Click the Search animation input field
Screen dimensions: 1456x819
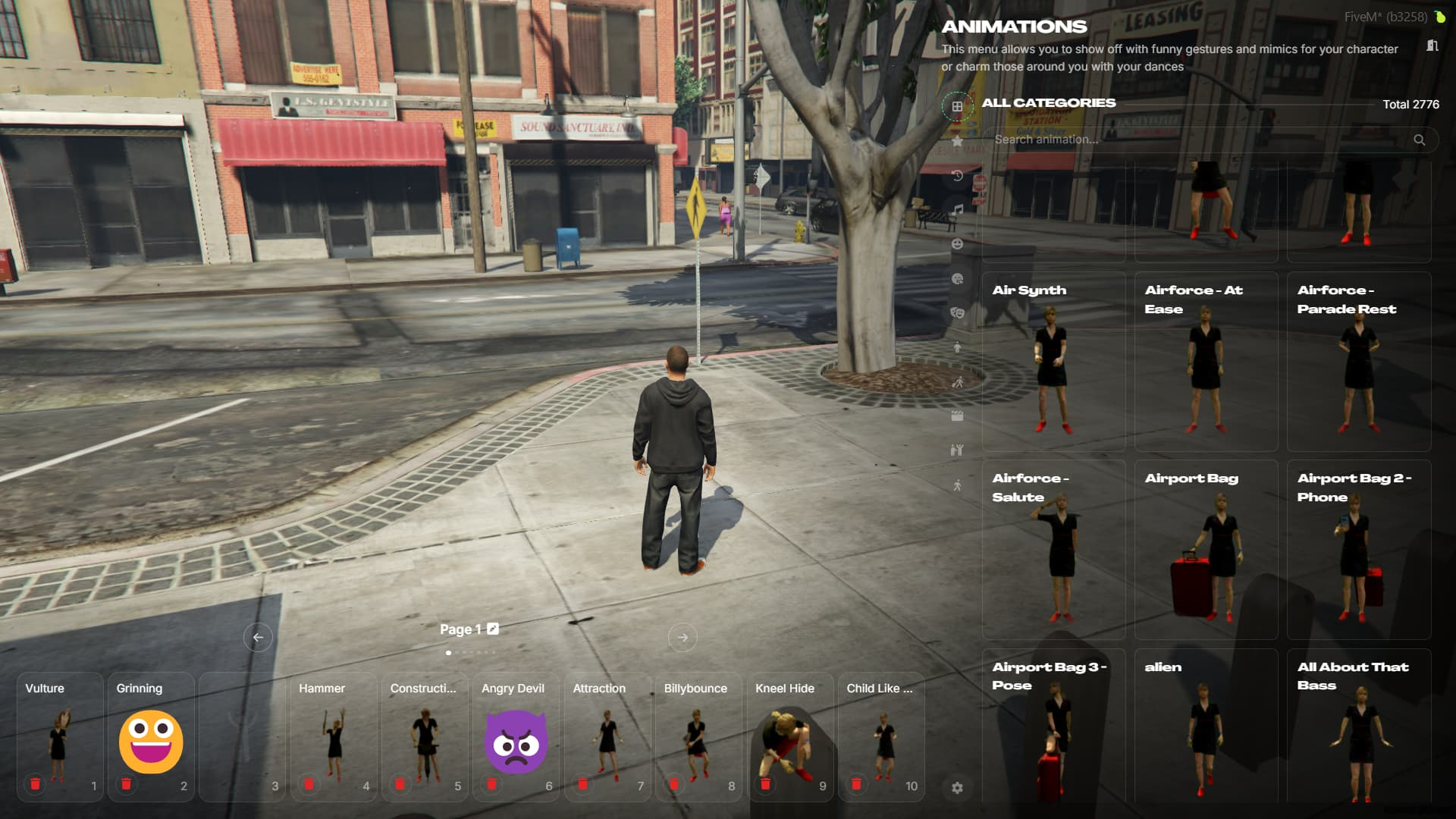[x=1198, y=140]
